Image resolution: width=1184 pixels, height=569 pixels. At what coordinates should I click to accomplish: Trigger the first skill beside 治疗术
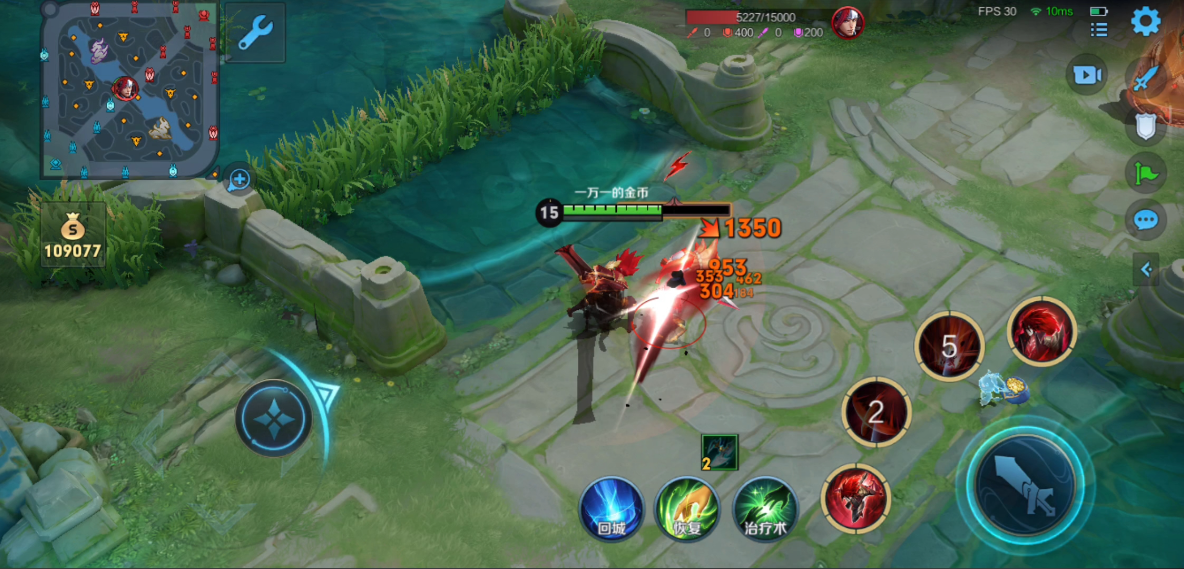pyautogui.click(x=855, y=498)
